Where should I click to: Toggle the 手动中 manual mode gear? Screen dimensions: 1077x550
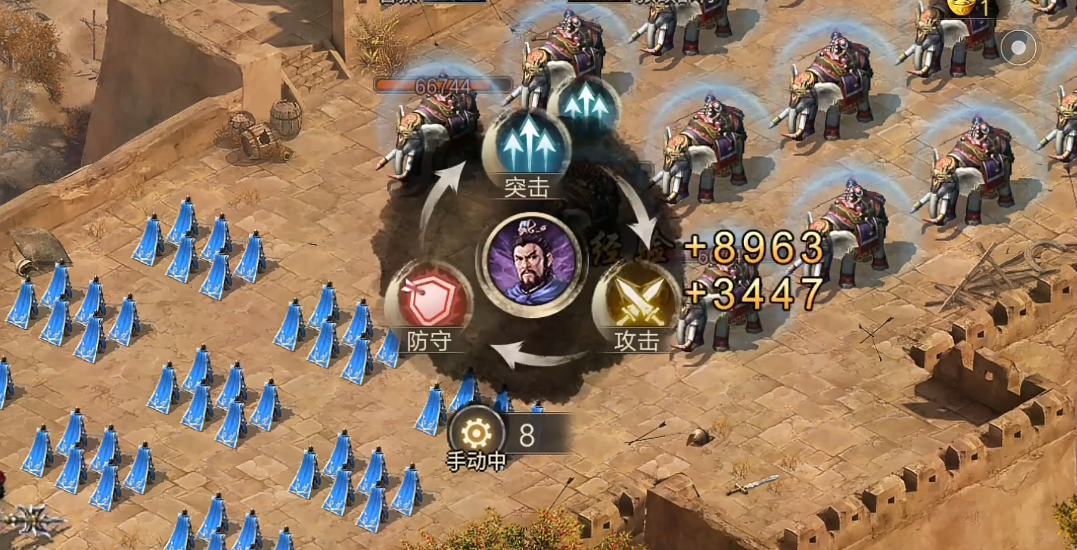pos(474,434)
